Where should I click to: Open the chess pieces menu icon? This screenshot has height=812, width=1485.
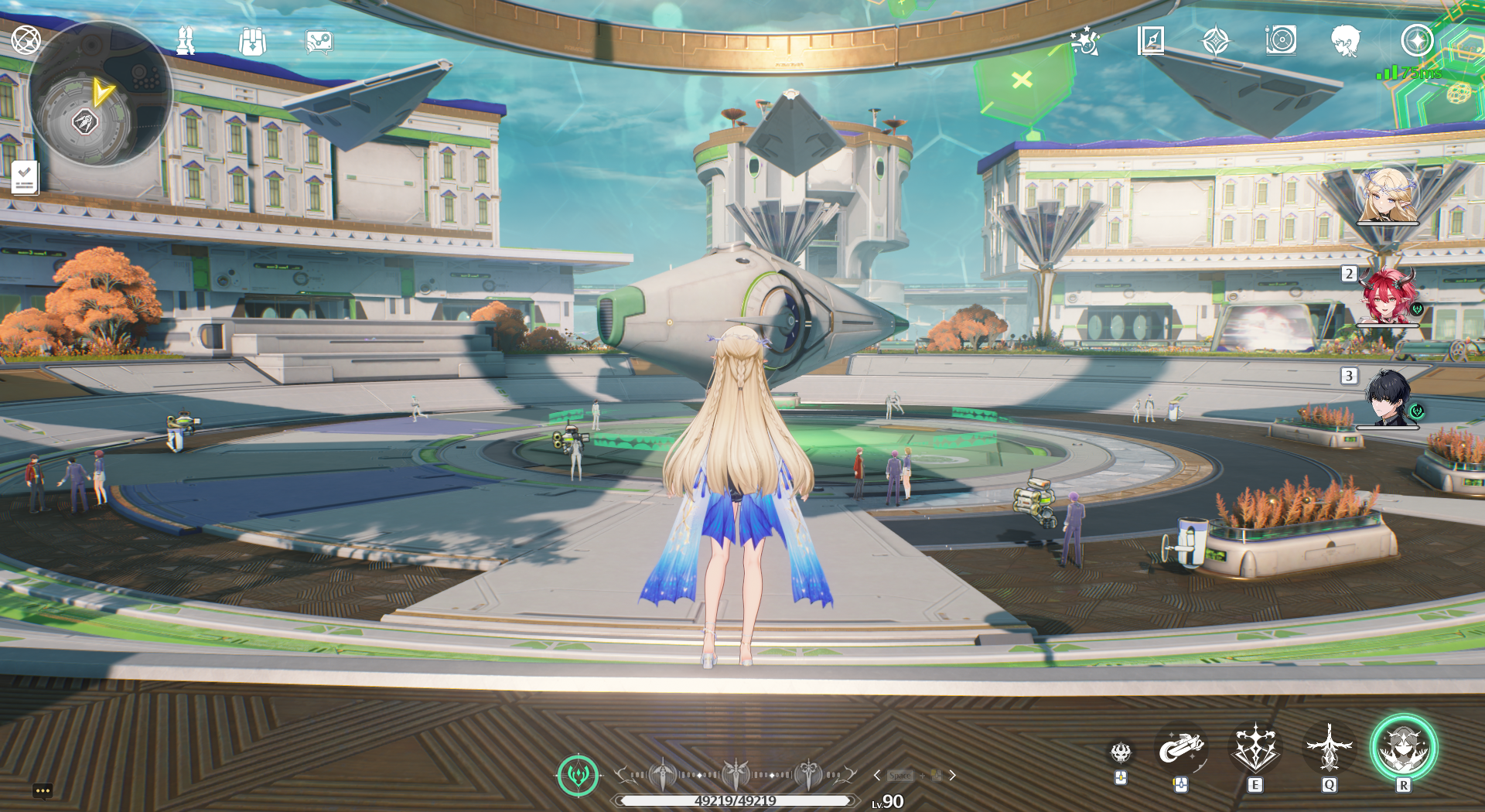186,41
